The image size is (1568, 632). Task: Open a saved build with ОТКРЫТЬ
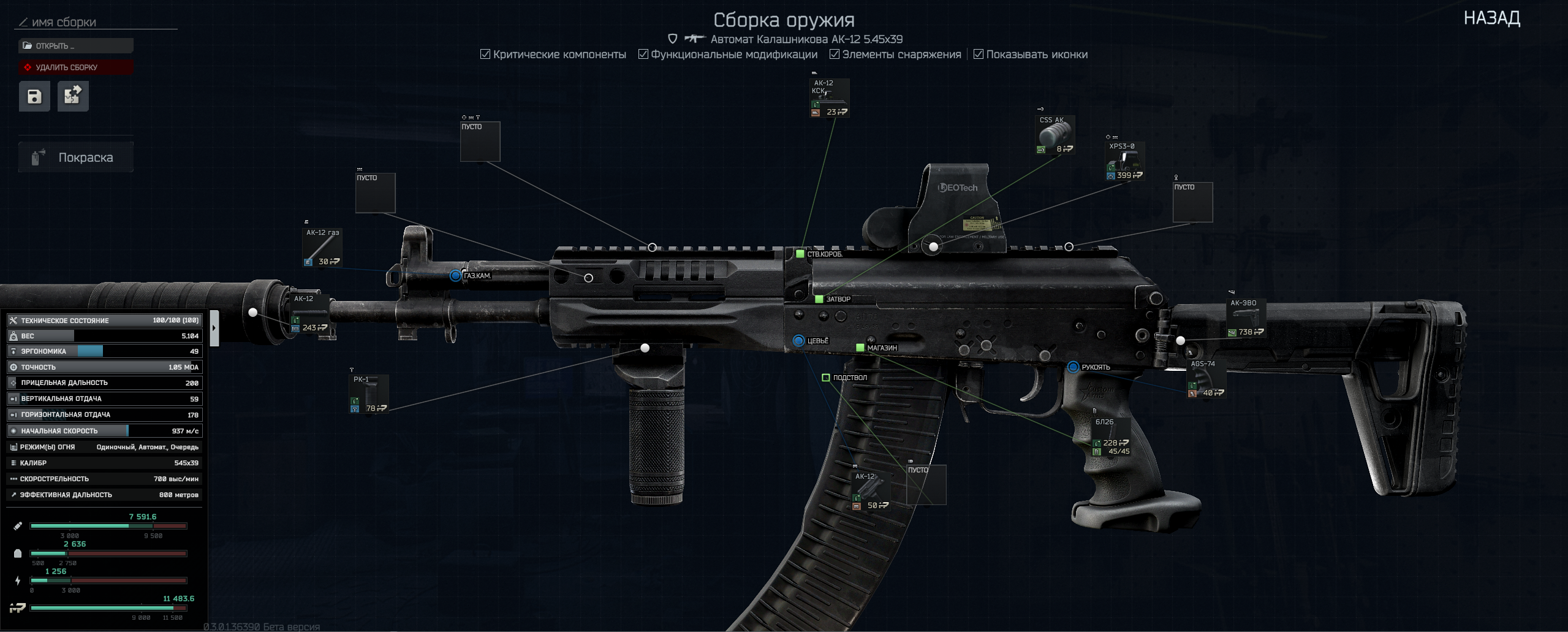[76, 46]
